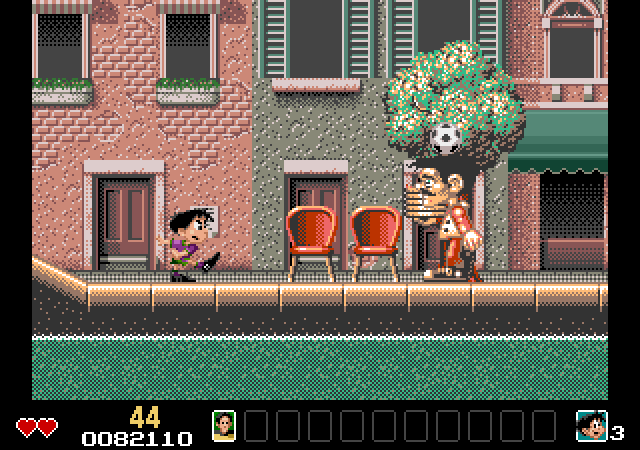This screenshot has width=640, height=450.
Task: Click the boy's portrait lives icon
Action: (x=591, y=426)
